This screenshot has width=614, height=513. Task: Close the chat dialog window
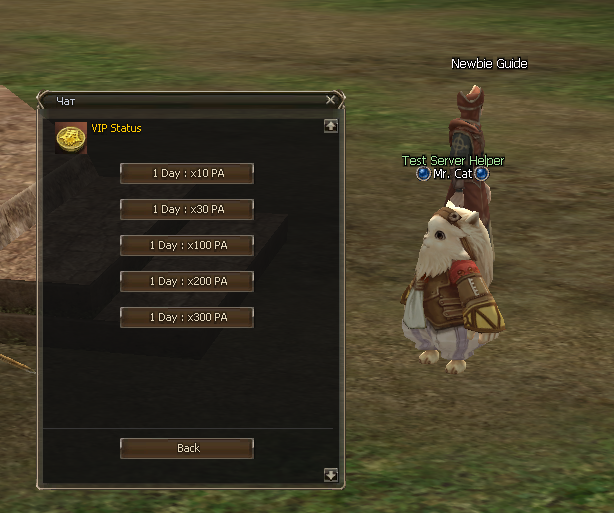(331, 100)
